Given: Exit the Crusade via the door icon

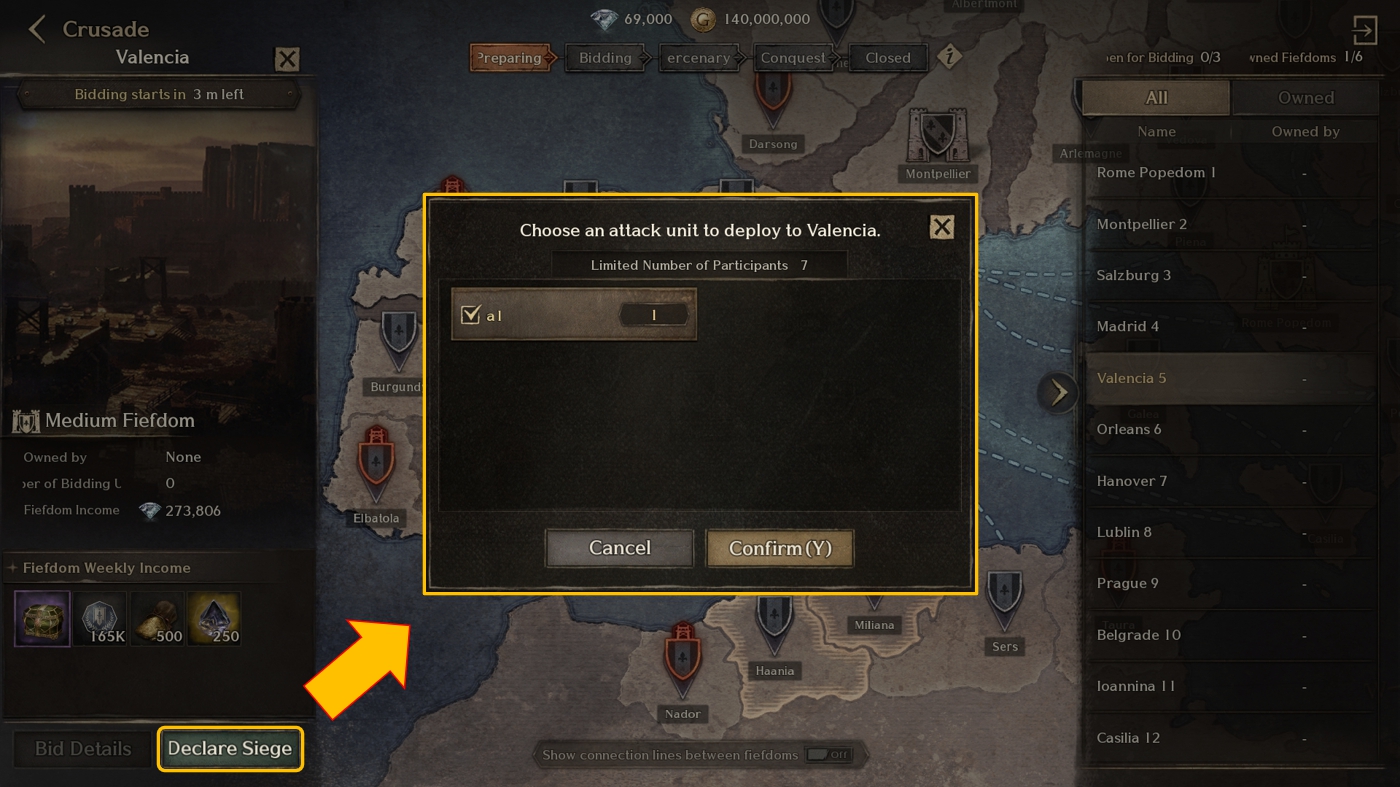Looking at the screenshot, I should [x=1364, y=29].
